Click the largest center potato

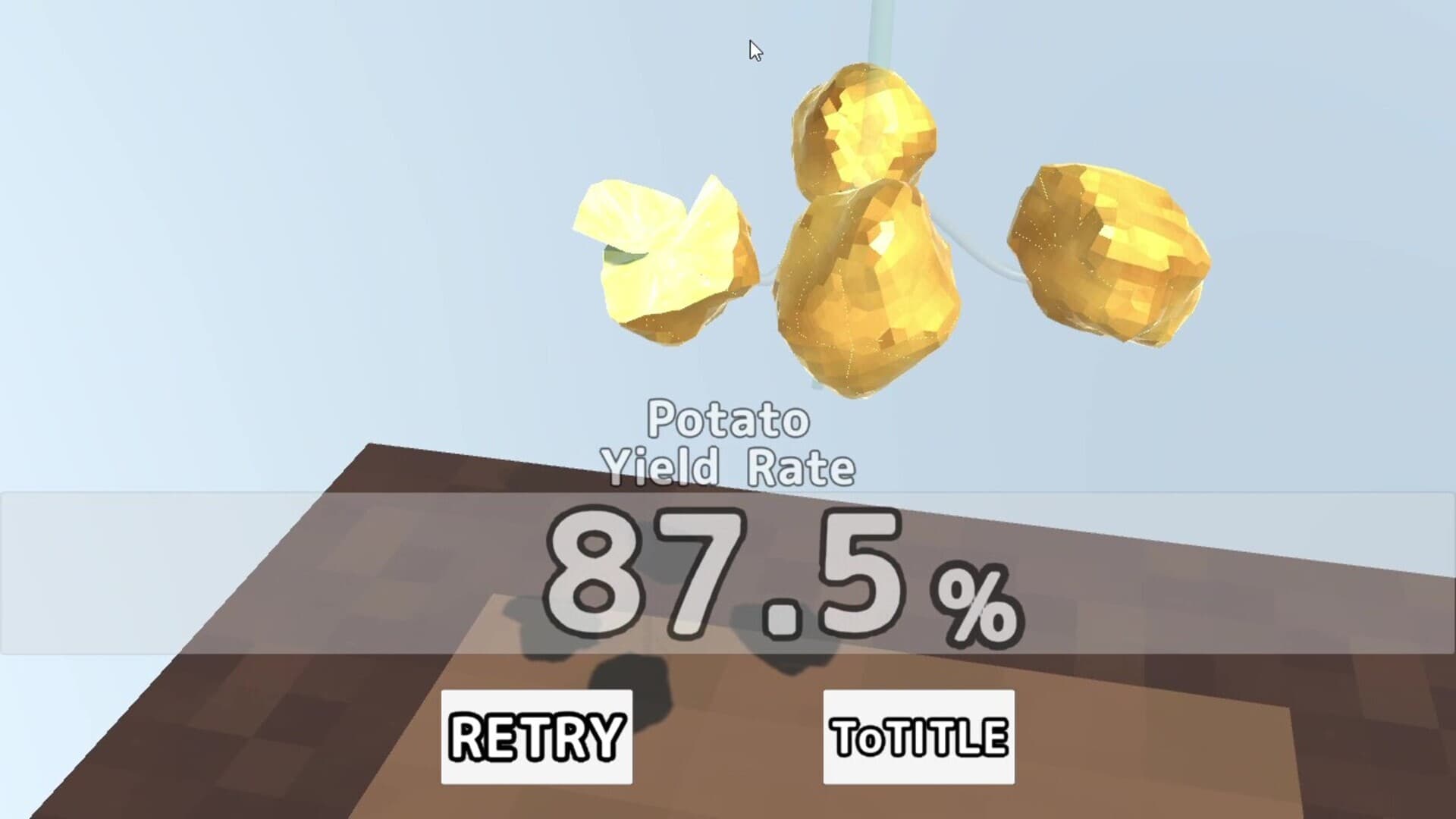[x=864, y=296]
